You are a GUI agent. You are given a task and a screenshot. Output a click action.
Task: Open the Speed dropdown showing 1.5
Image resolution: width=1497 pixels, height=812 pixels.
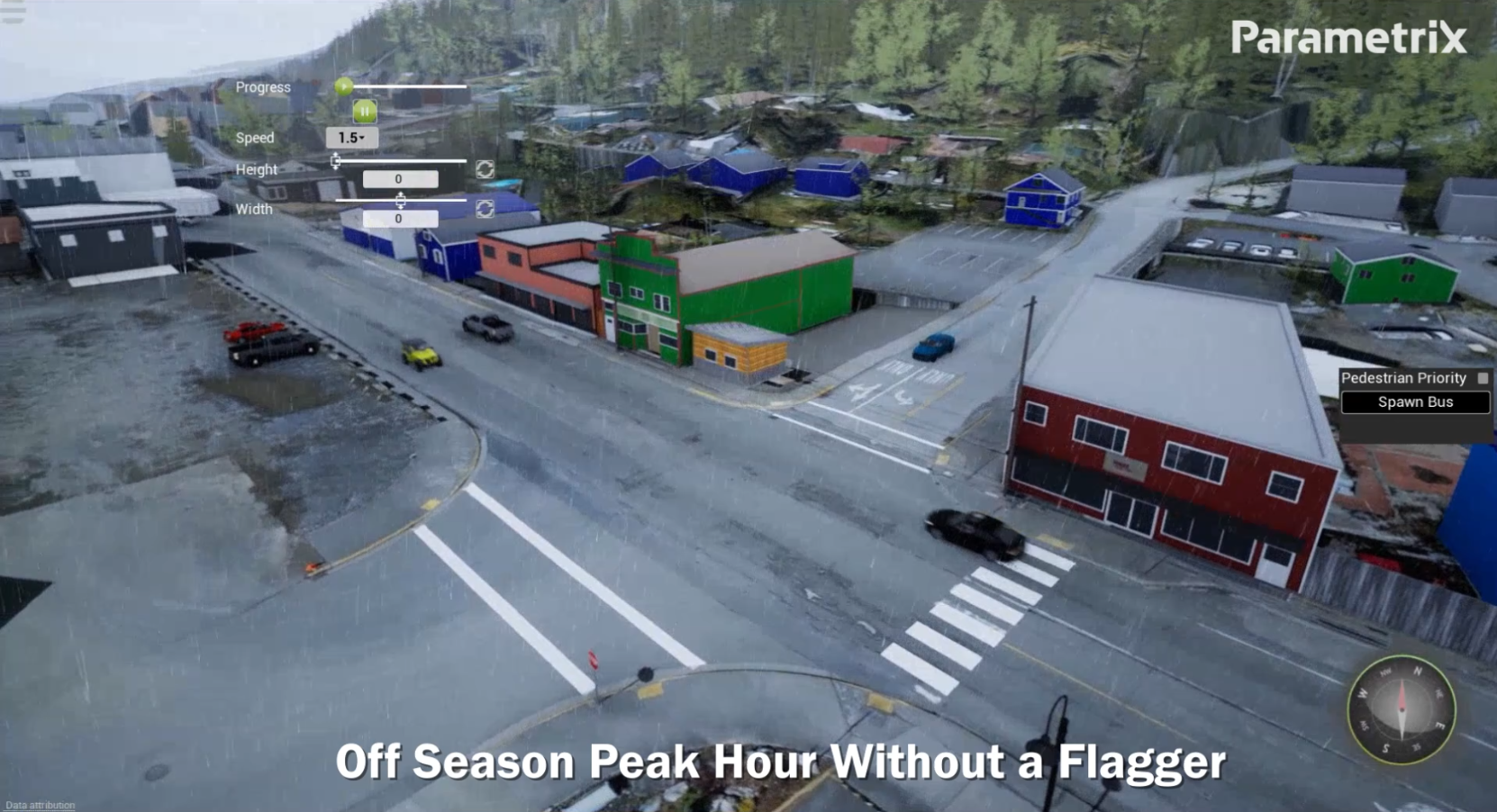tap(351, 138)
